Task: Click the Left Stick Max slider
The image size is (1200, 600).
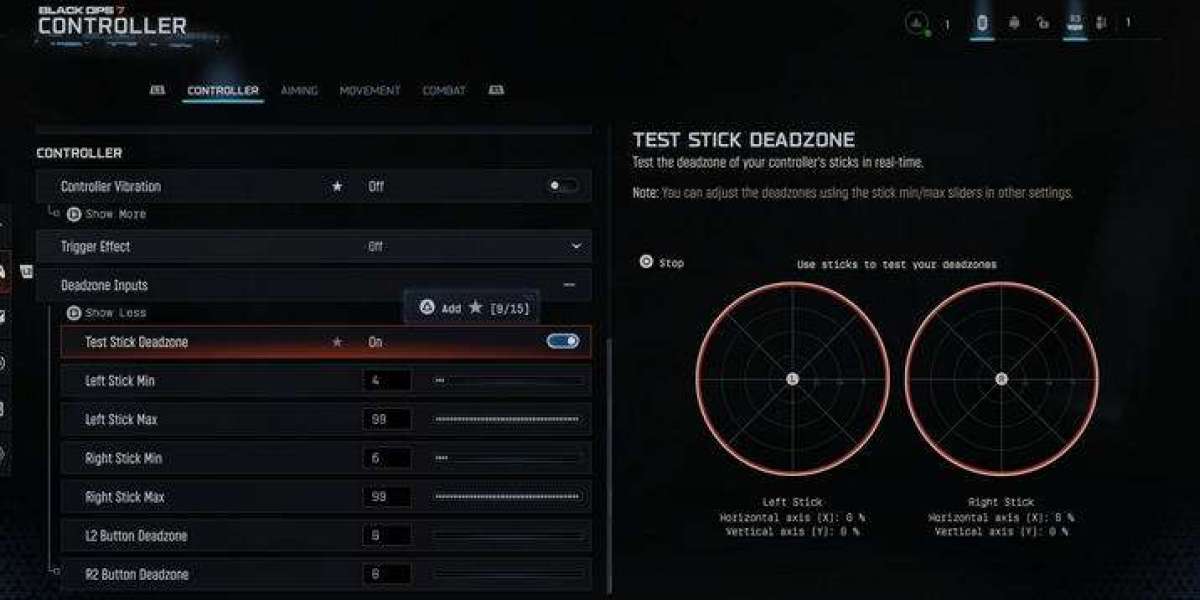Action: click(508, 419)
